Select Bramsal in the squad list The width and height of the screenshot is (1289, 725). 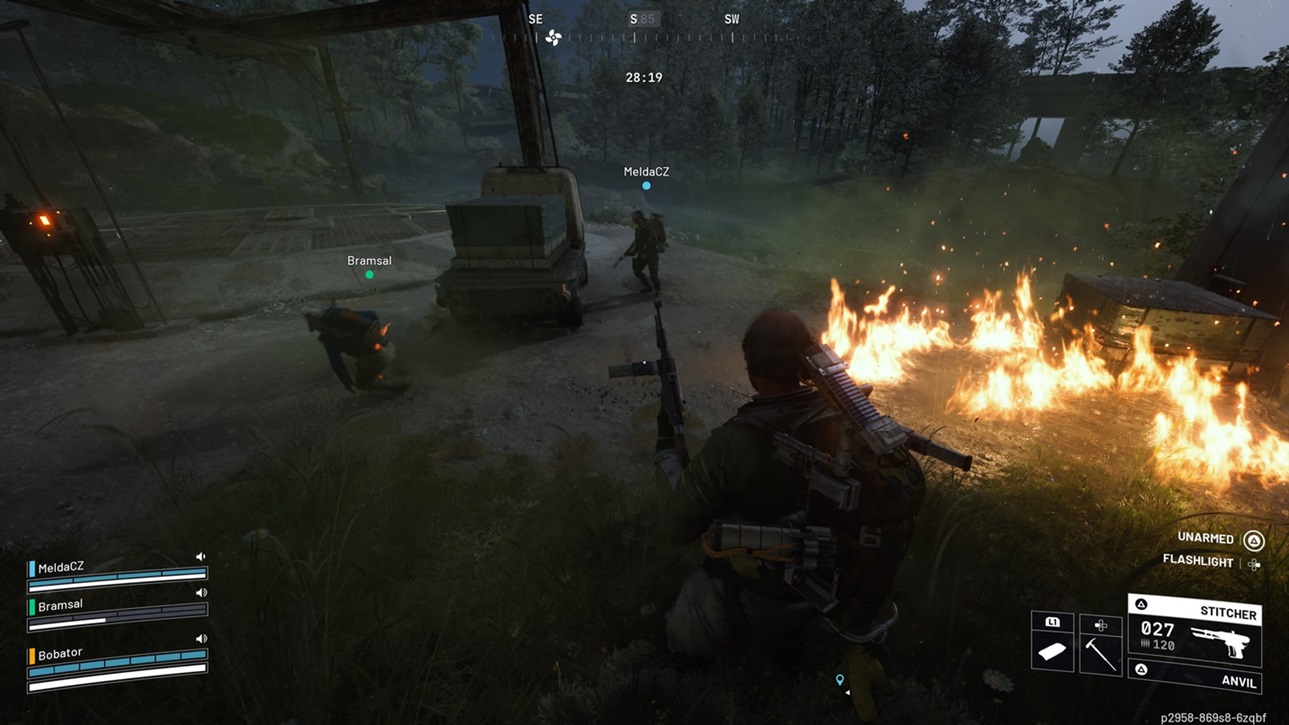click(60, 605)
